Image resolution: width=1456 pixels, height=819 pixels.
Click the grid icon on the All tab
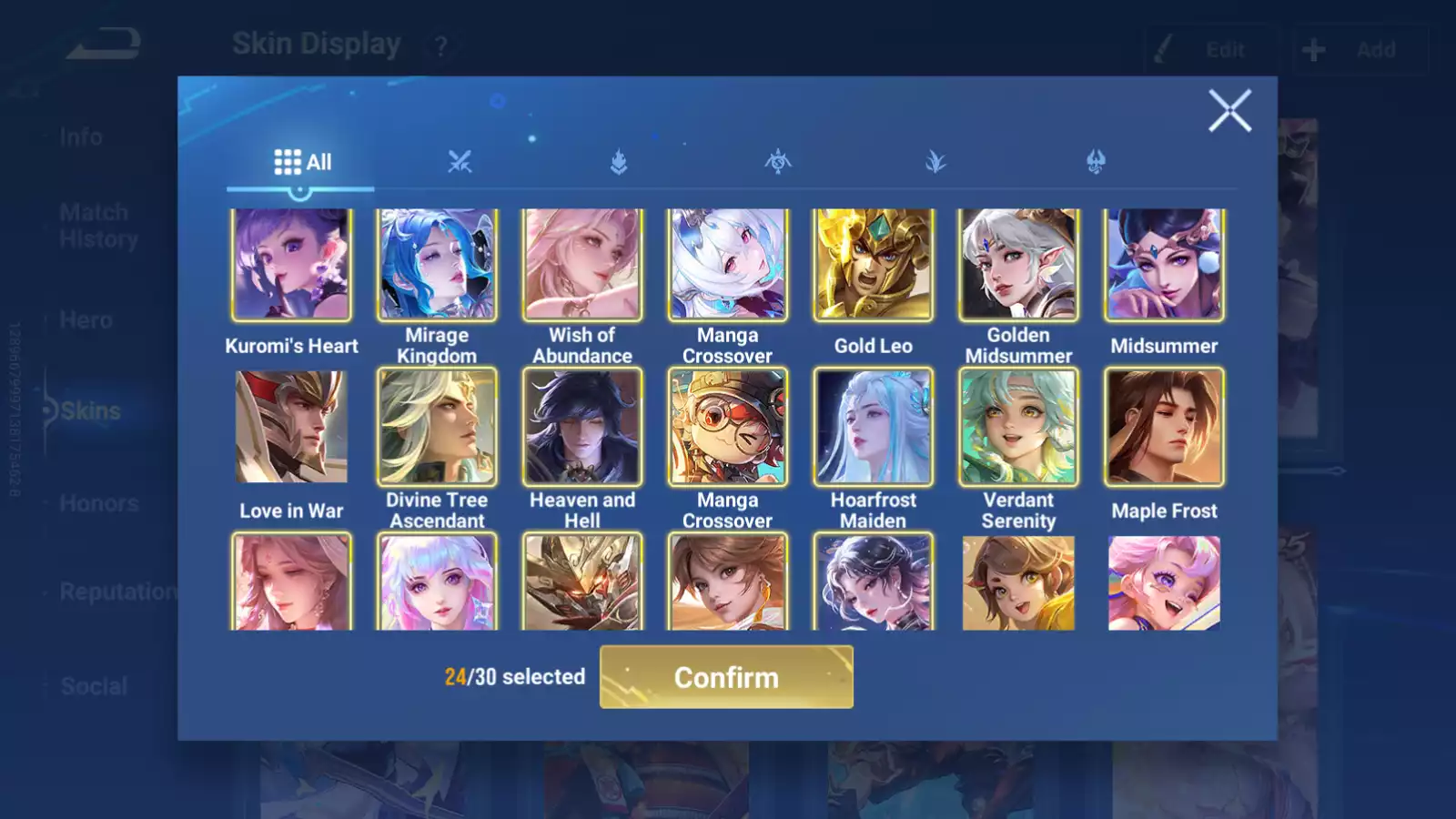[x=286, y=160]
